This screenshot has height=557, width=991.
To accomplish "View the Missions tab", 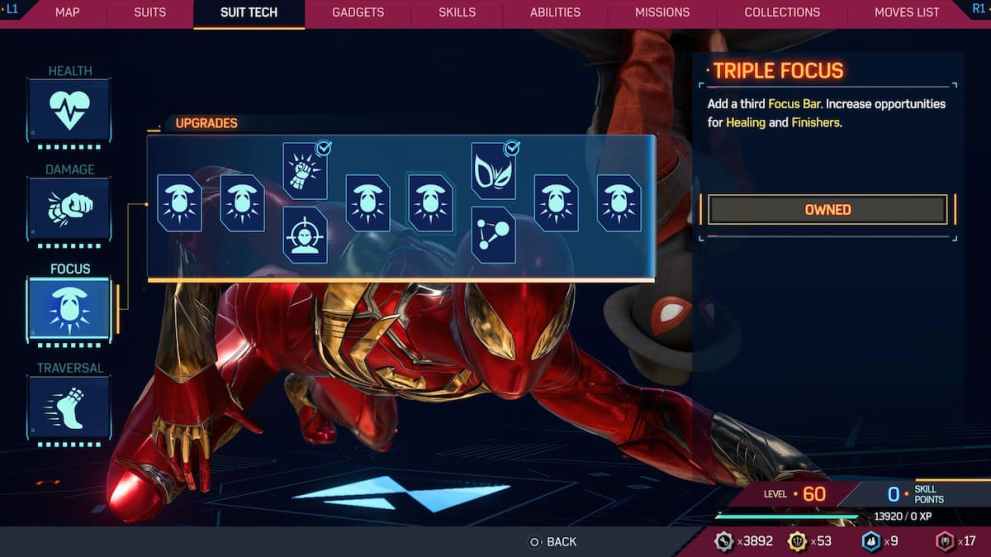I will coord(662,13).
